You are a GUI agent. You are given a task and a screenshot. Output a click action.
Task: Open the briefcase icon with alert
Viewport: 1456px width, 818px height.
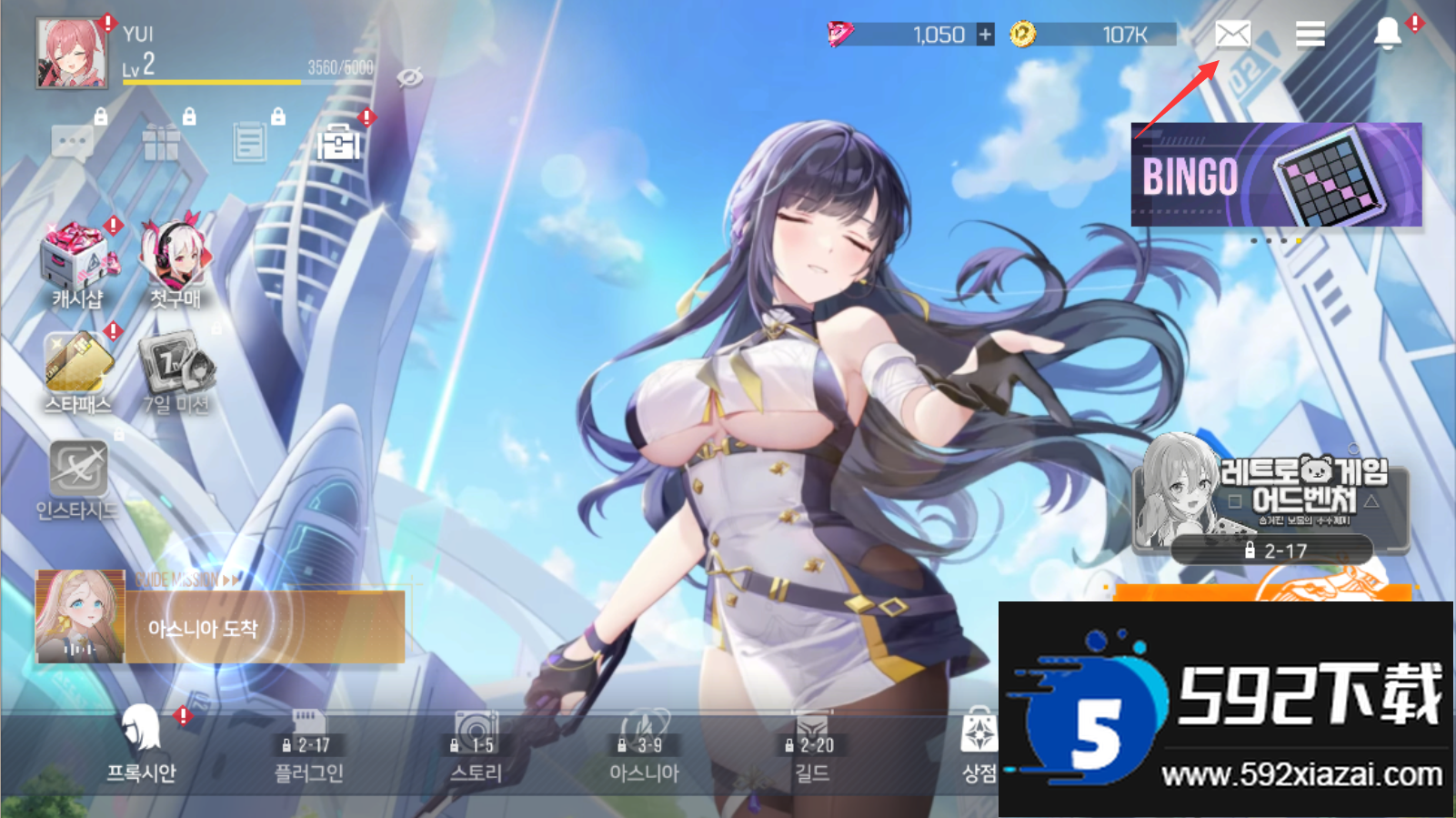coord(338,143)
